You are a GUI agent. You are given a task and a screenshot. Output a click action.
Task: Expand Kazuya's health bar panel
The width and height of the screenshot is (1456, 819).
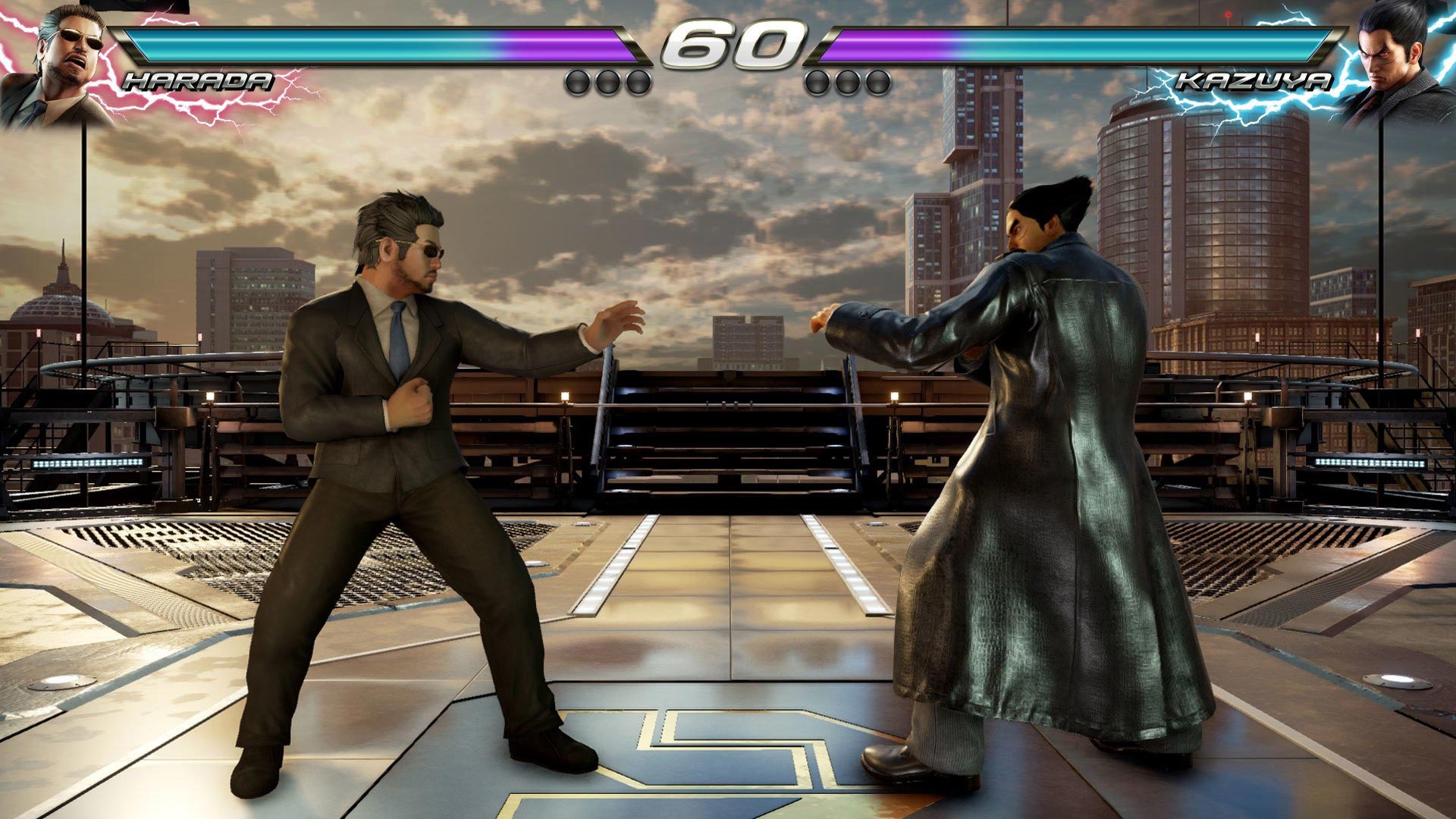click(1077, 45)
